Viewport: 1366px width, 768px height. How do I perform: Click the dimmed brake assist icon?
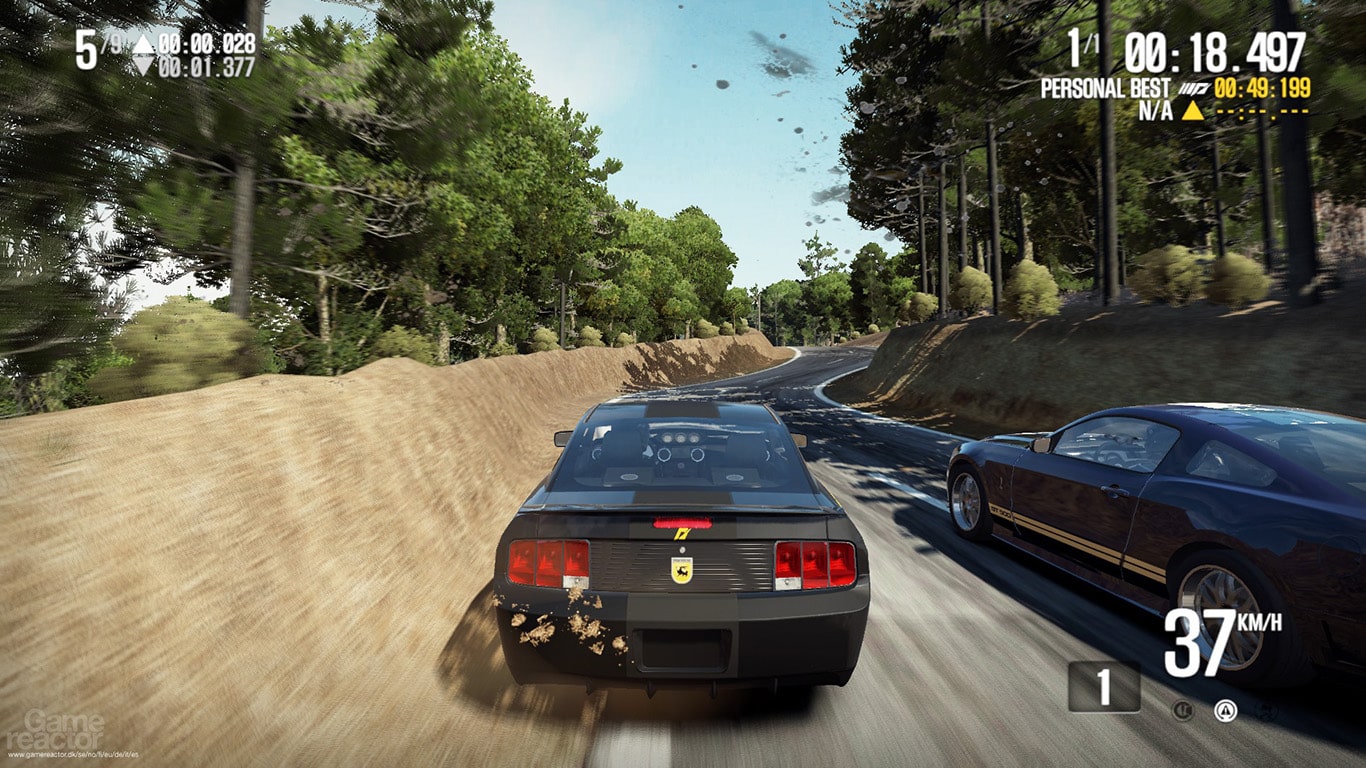pyautogui.click(x=1183, y=710)
